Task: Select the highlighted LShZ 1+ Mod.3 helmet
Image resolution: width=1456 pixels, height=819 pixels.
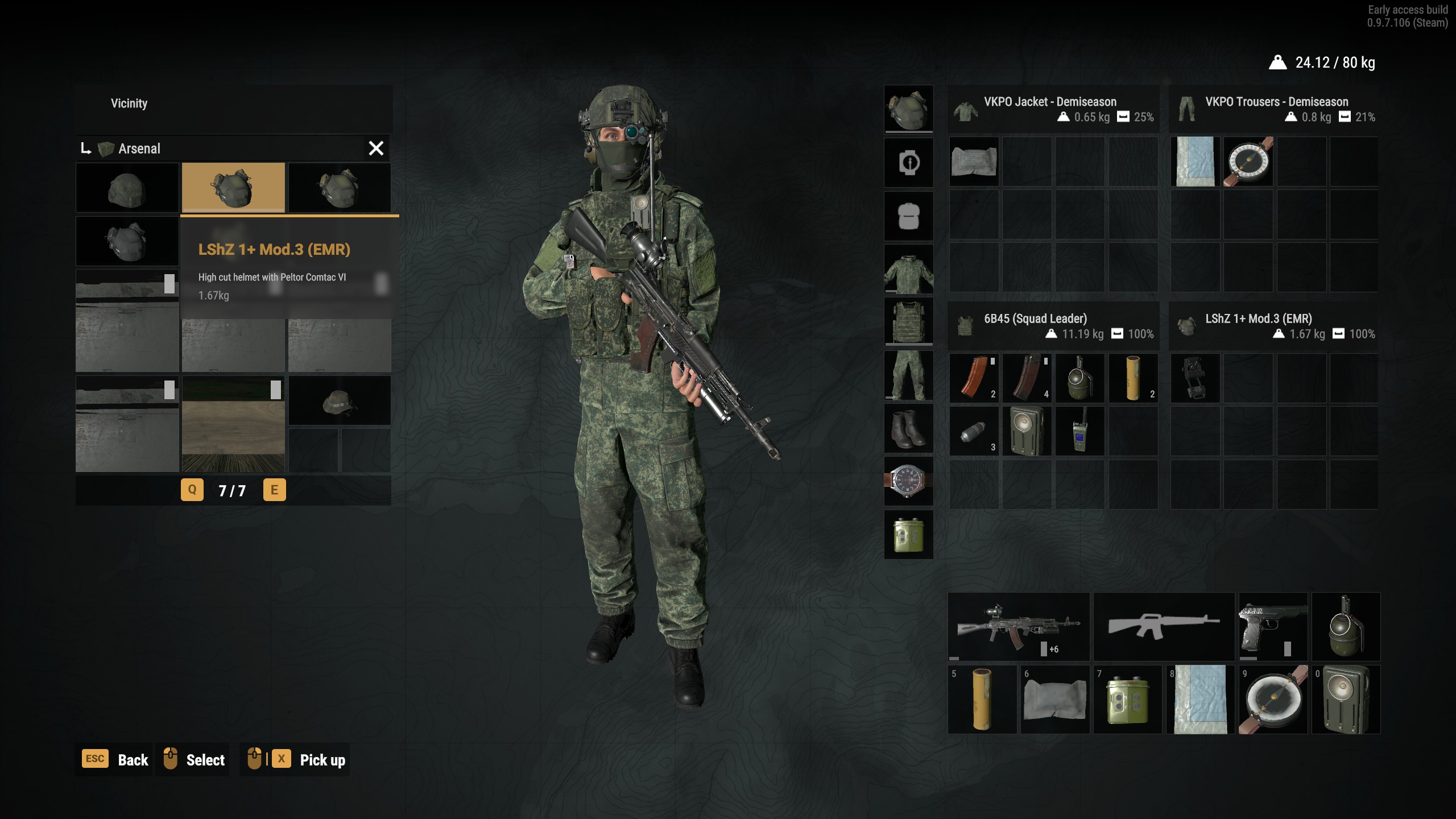Action: 233,188
